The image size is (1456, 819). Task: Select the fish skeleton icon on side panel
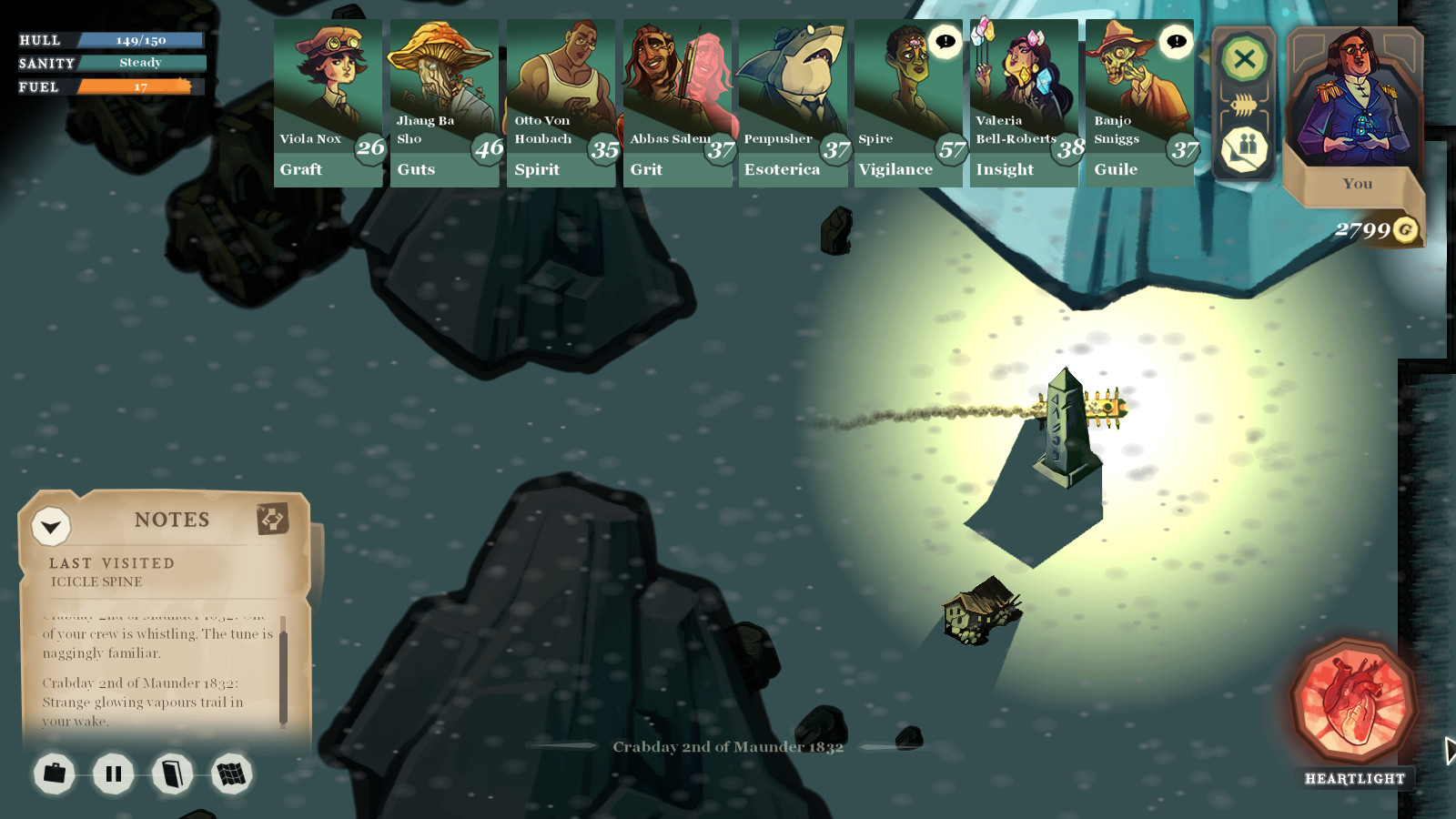[x=1244, y=103]
